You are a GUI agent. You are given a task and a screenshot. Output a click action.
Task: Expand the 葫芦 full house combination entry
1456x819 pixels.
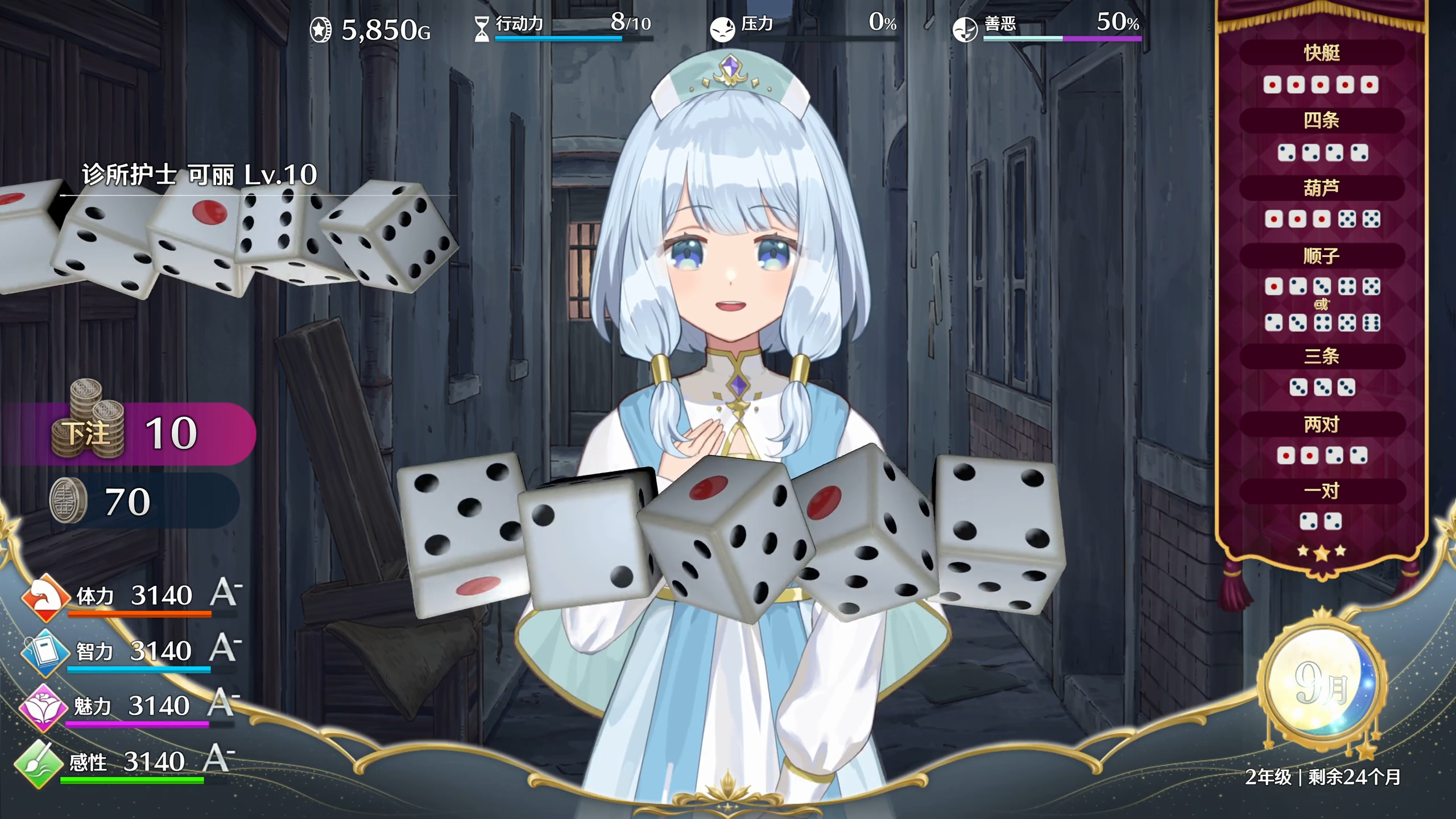[x=1323, y=188]
